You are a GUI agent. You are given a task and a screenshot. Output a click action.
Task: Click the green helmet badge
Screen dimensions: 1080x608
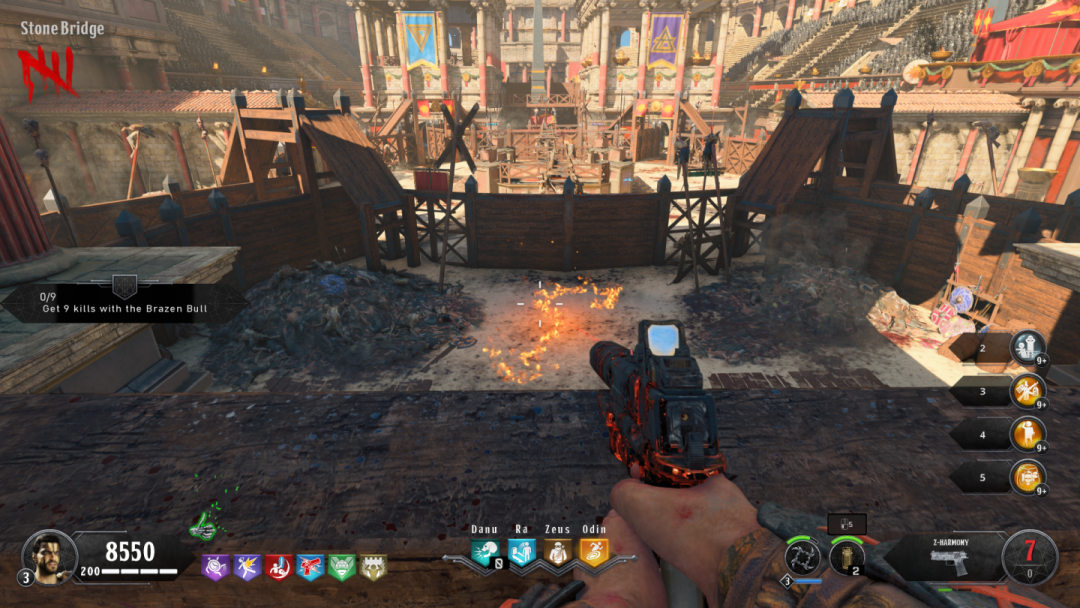(x=342, y=568)
